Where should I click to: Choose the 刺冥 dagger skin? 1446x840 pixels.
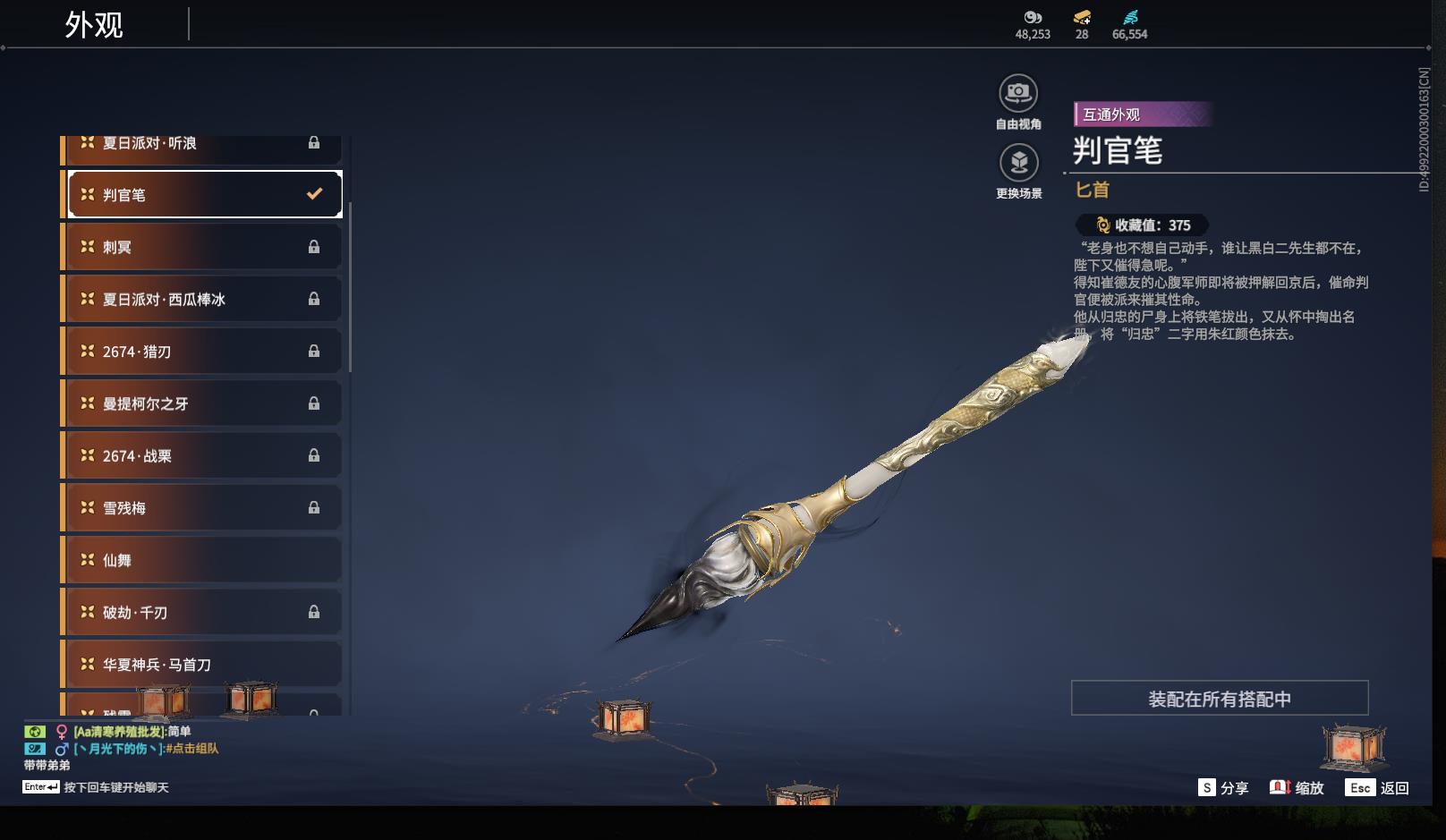point(204,247)
